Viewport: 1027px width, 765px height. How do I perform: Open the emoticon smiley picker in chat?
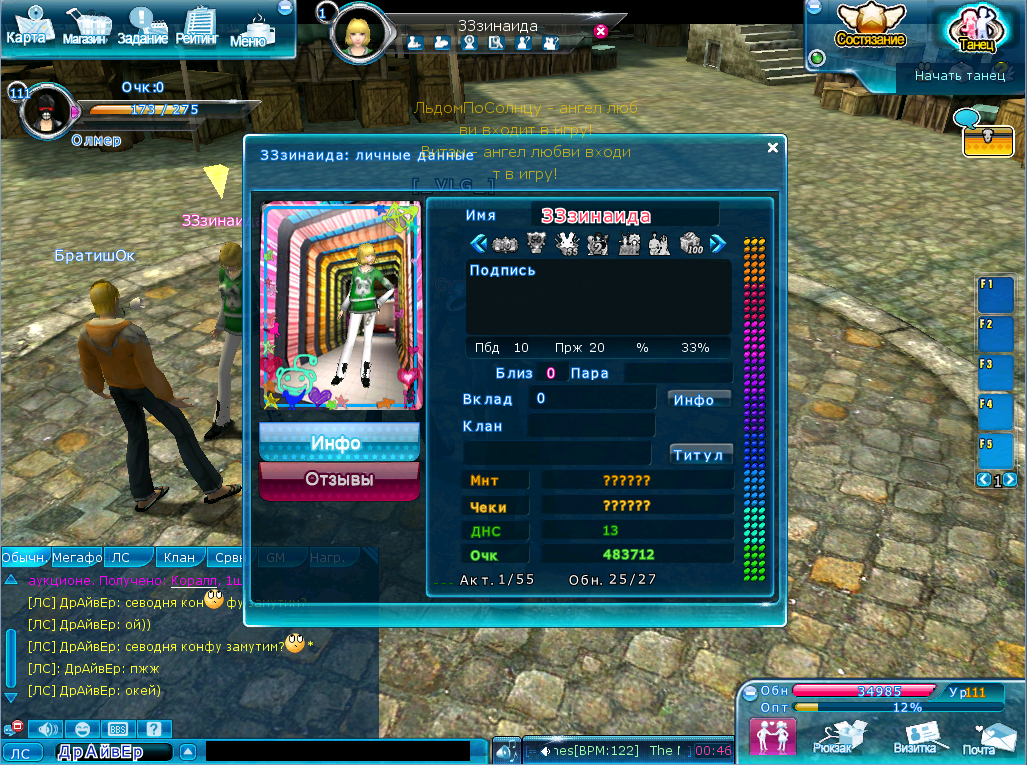[x=83, y=729]
